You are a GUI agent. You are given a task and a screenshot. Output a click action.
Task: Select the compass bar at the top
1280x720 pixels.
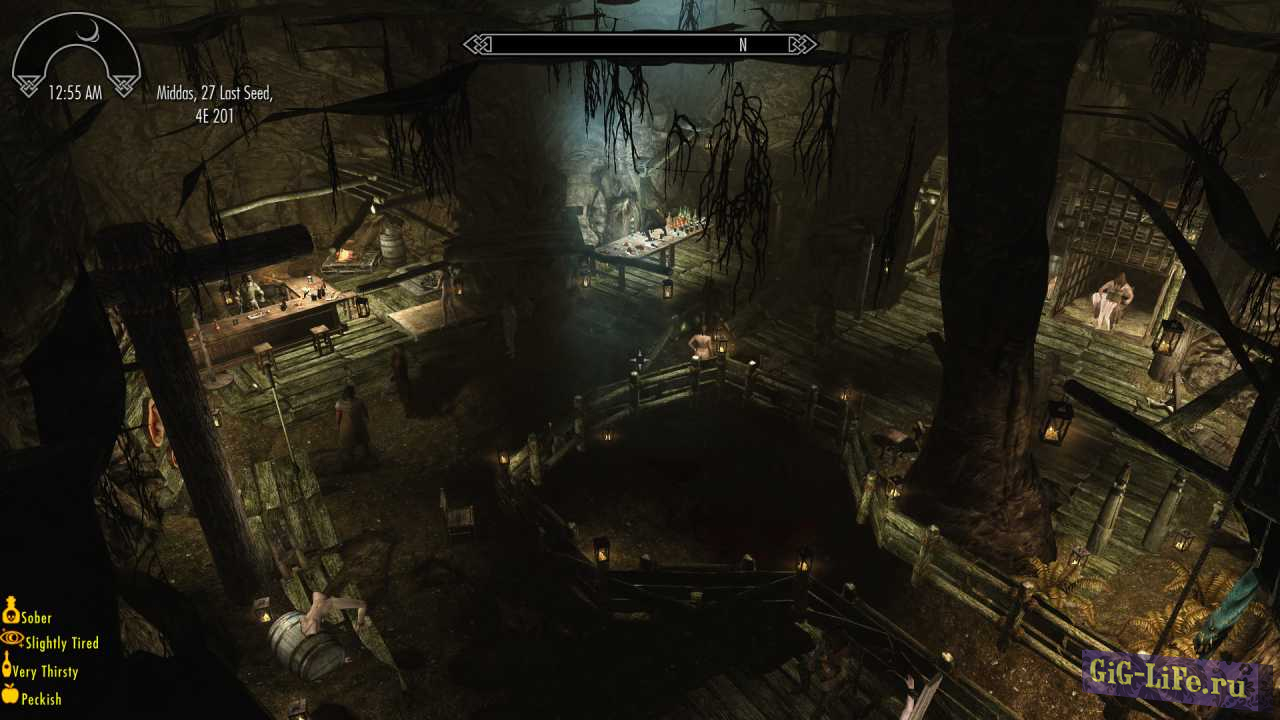point(638,44)
